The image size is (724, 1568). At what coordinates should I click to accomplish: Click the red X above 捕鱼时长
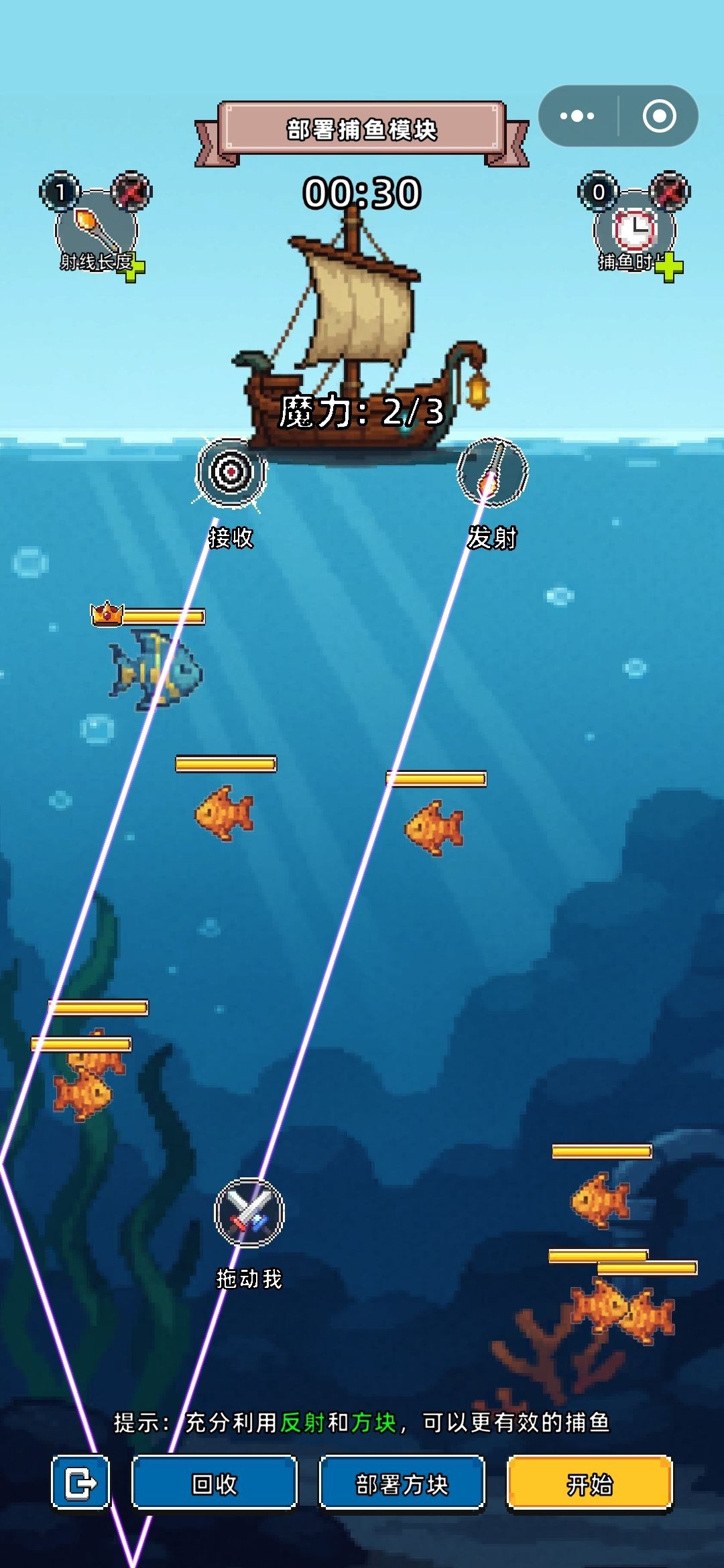coord(670,192)
